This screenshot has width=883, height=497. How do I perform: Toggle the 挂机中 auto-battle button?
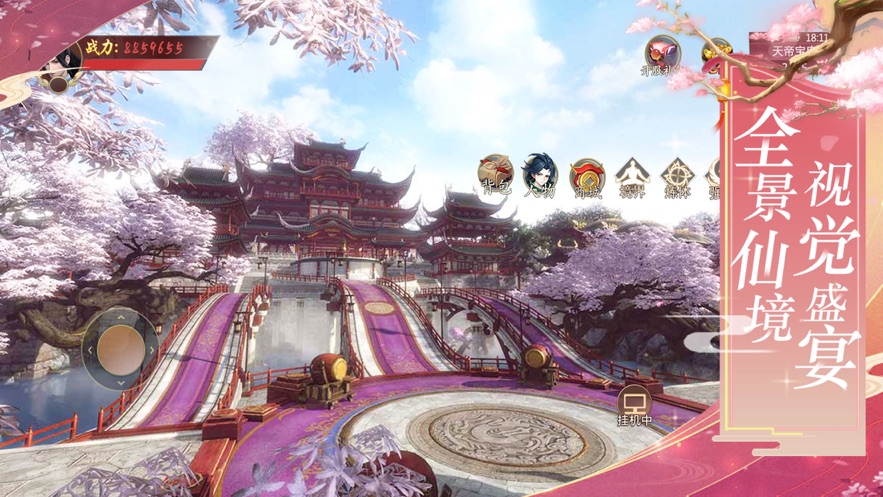point(634,405)
